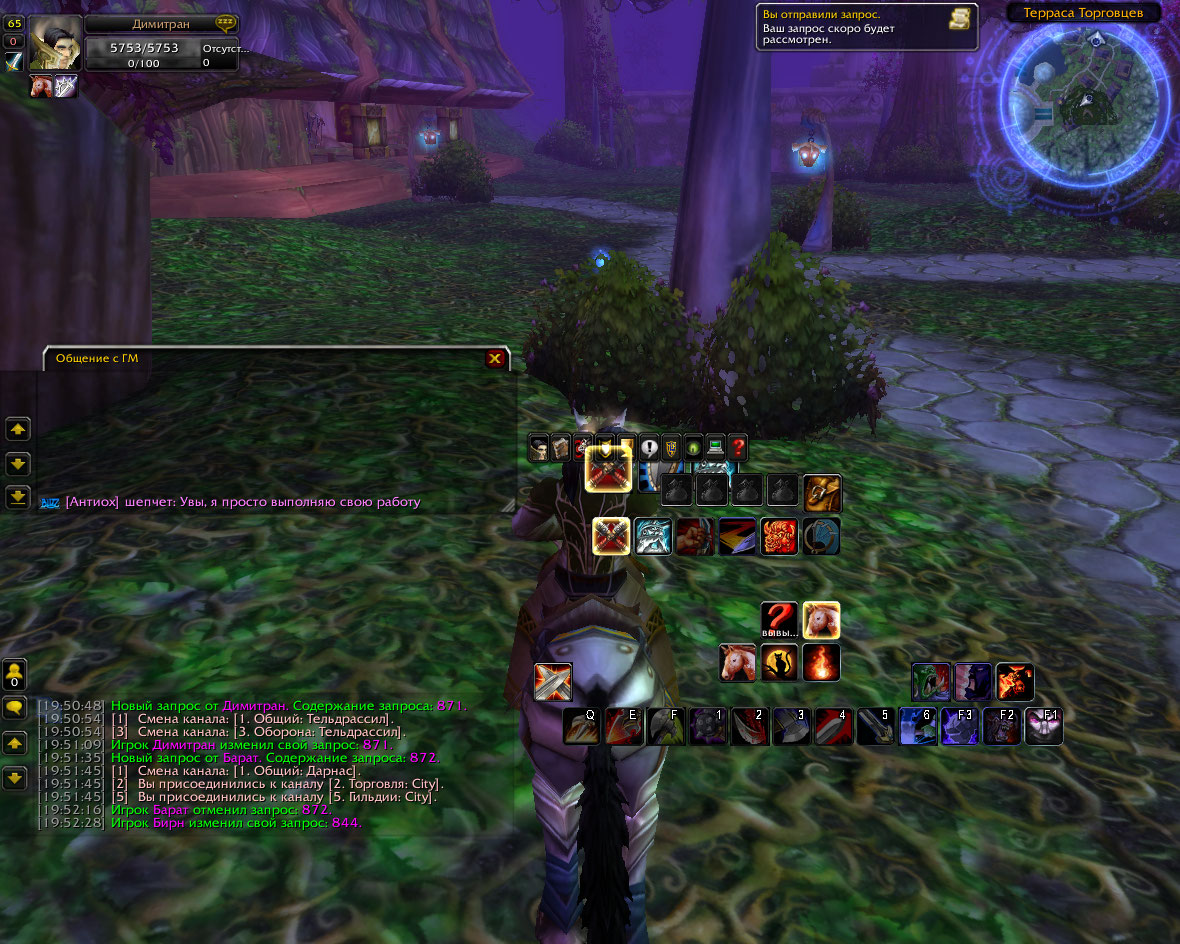The height and width of the screenshot is (944, 1180).
Task: Open the red question mark help button
Action: pos(738,447)
